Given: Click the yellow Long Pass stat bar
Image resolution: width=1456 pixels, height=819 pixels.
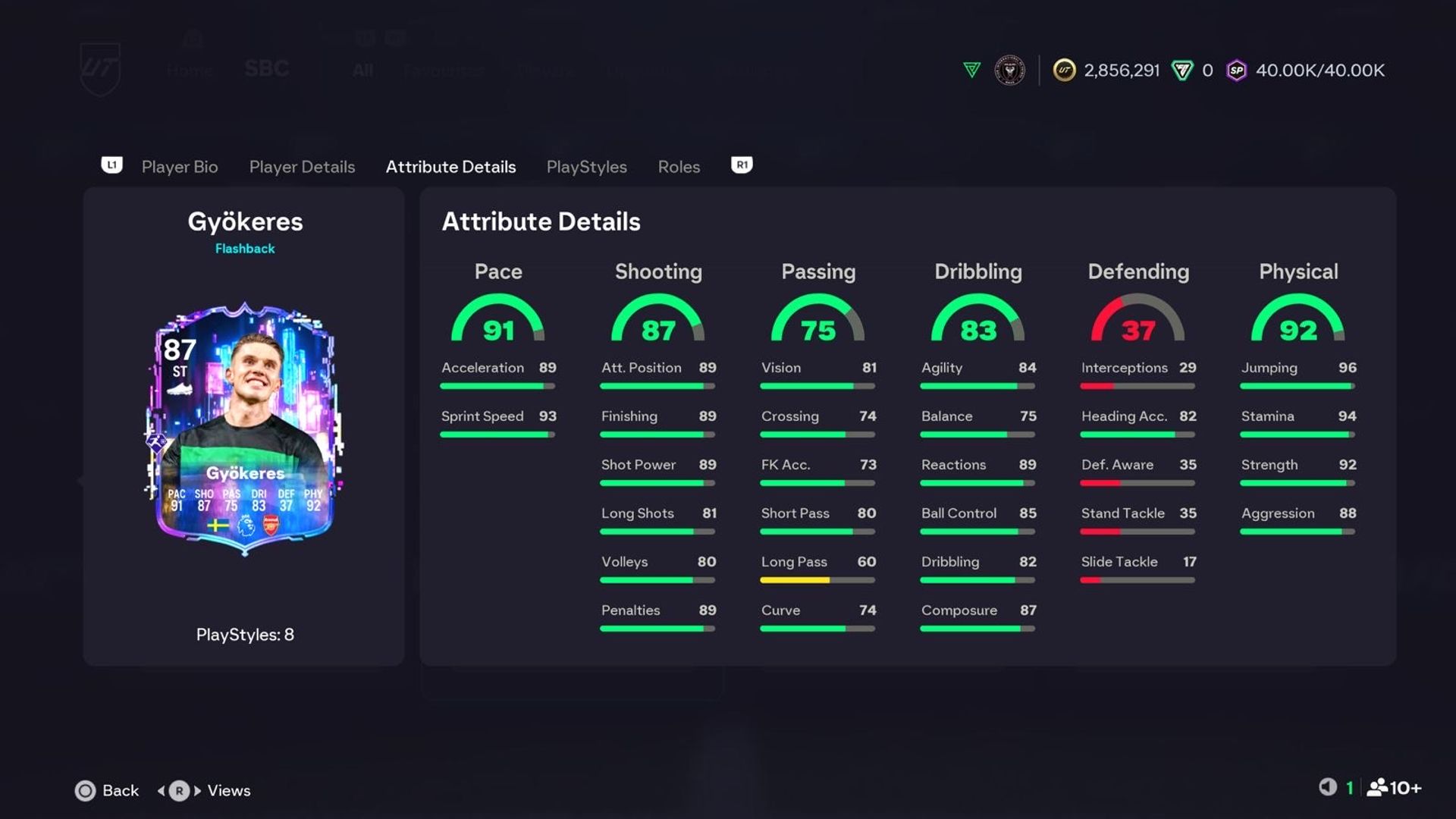Looking at the screenshot, I should [x=795, y=579].
